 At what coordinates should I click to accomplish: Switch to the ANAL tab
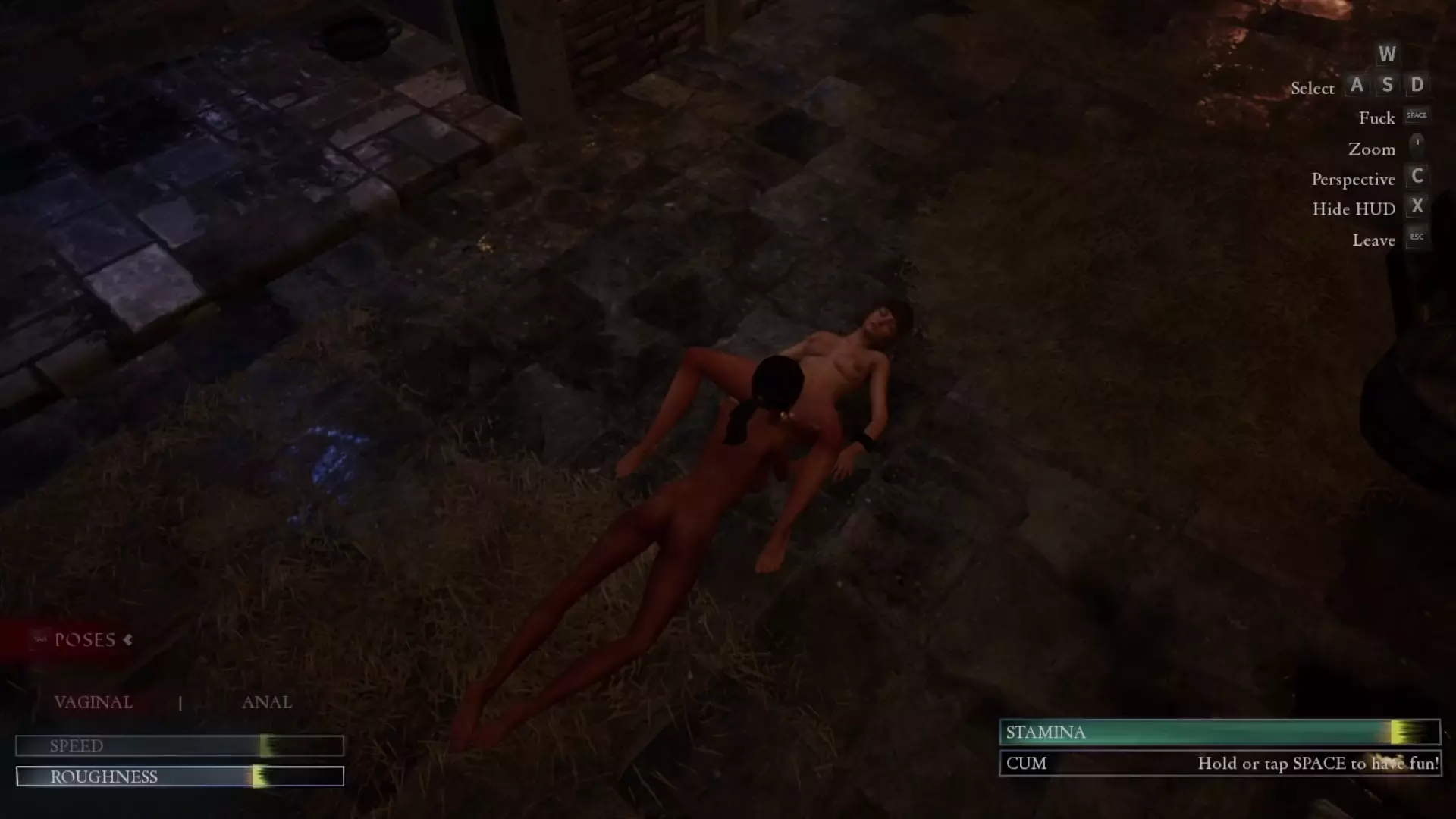tap(266, 702)
